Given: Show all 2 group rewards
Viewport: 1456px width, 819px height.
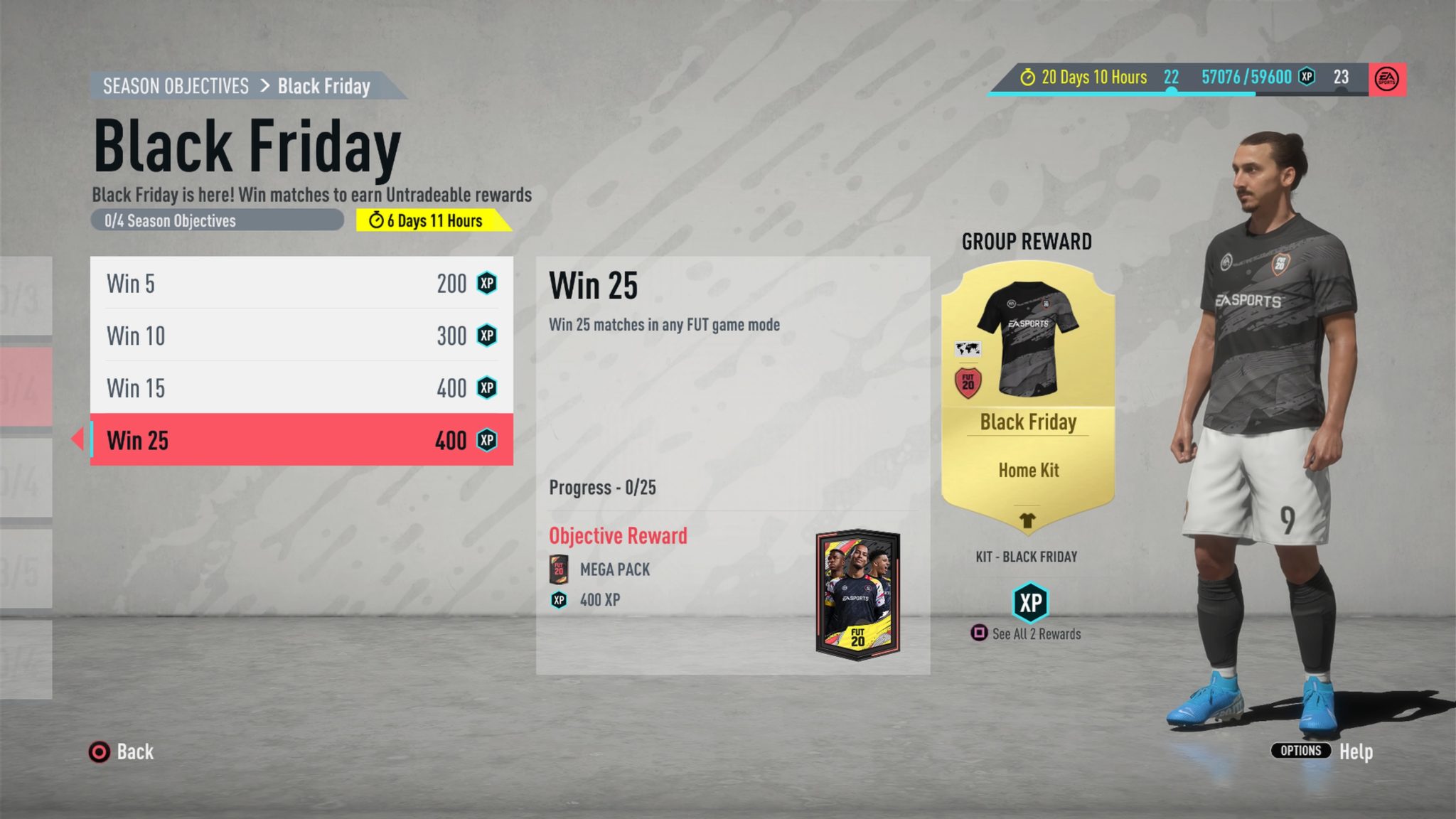Looking at the screenshot, I should [x=1026, y=633].
